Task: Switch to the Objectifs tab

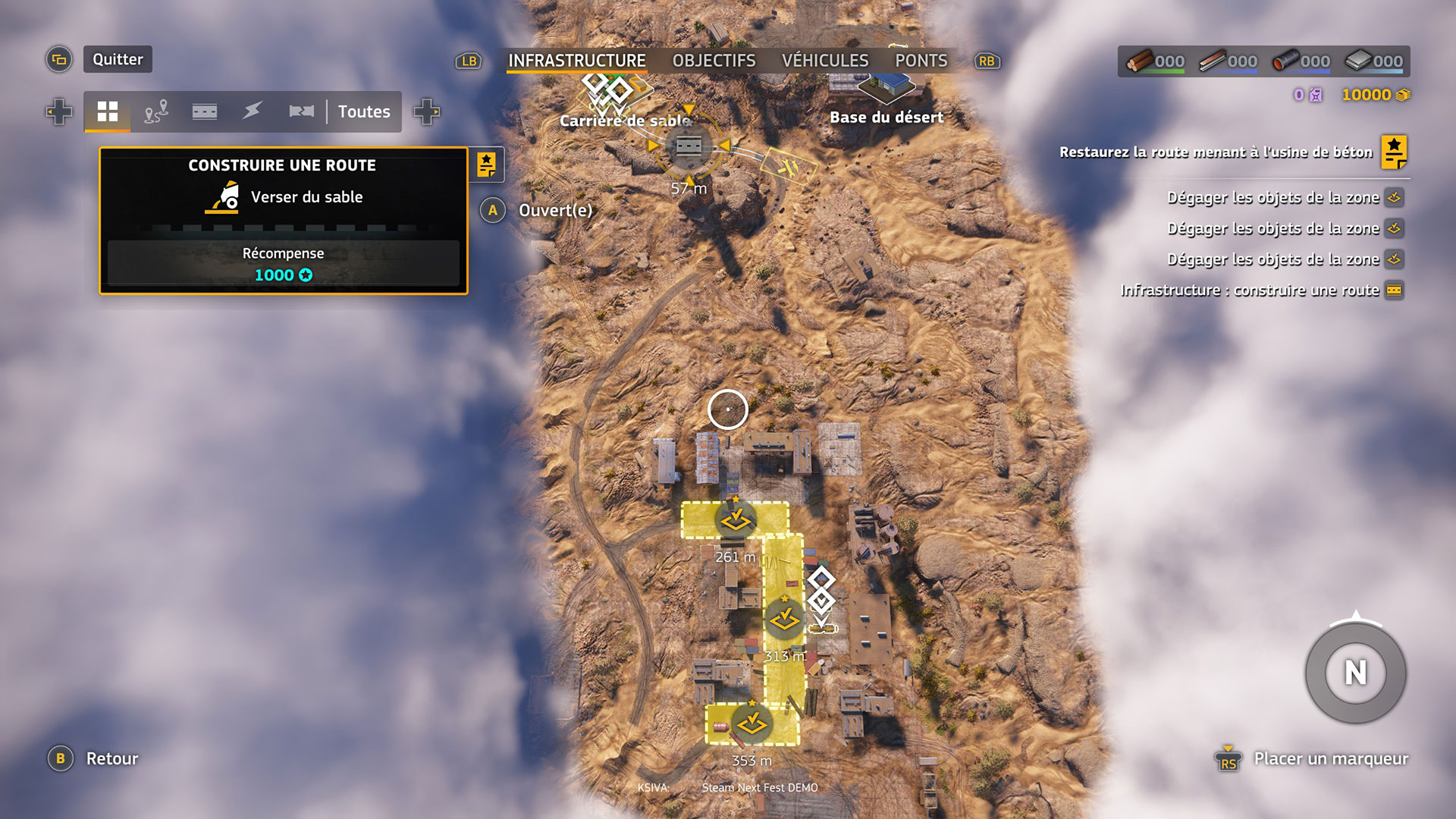Action: 714,61
